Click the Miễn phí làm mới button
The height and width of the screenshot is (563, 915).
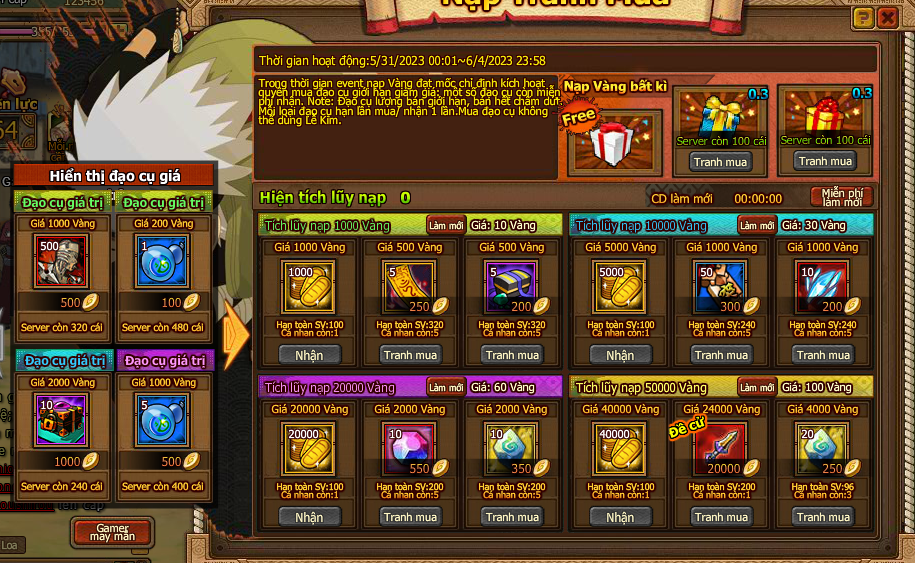pos(841,197)
